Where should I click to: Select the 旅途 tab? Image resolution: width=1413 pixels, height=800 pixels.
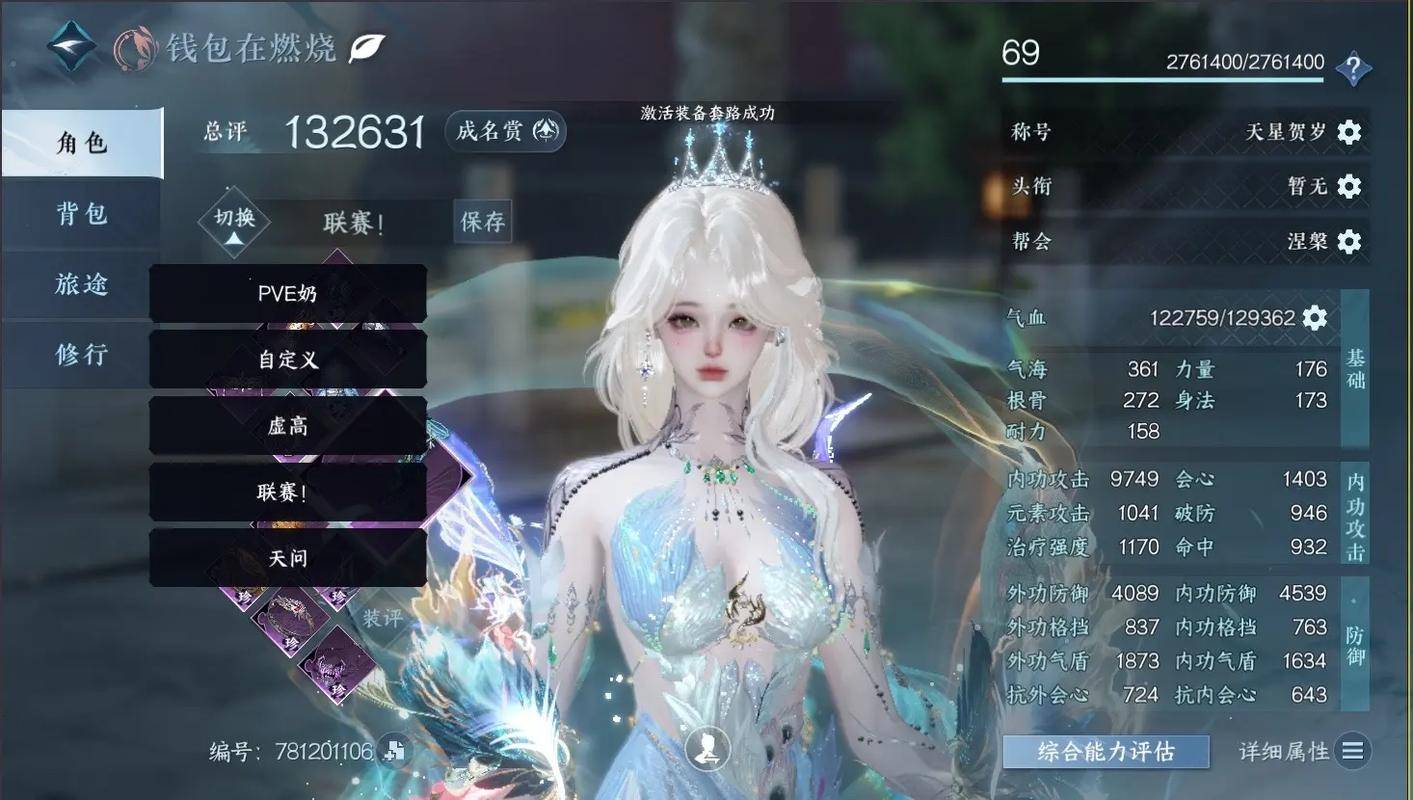82,284
